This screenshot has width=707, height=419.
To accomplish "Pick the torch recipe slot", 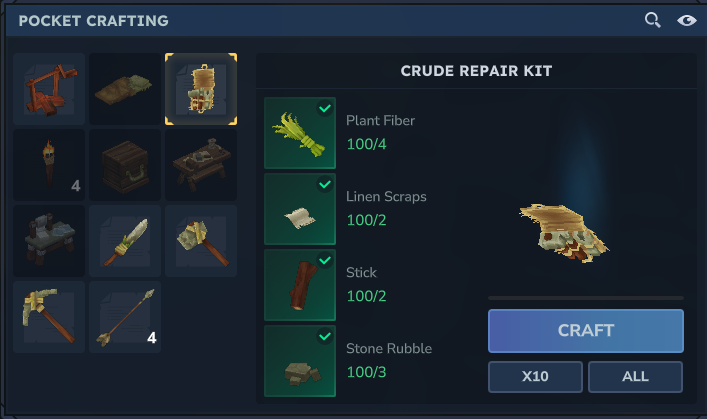I will click(49, 165).
